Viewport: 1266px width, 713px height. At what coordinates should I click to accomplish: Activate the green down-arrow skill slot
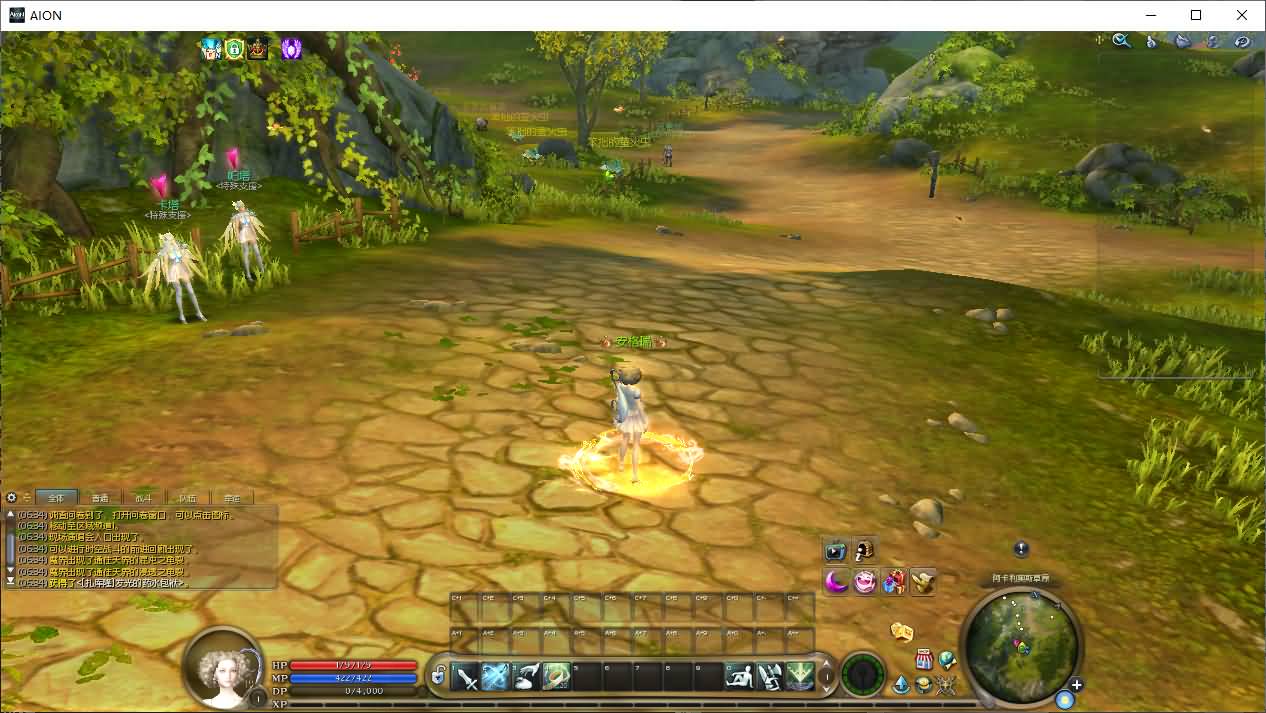(x=798, y=677)
